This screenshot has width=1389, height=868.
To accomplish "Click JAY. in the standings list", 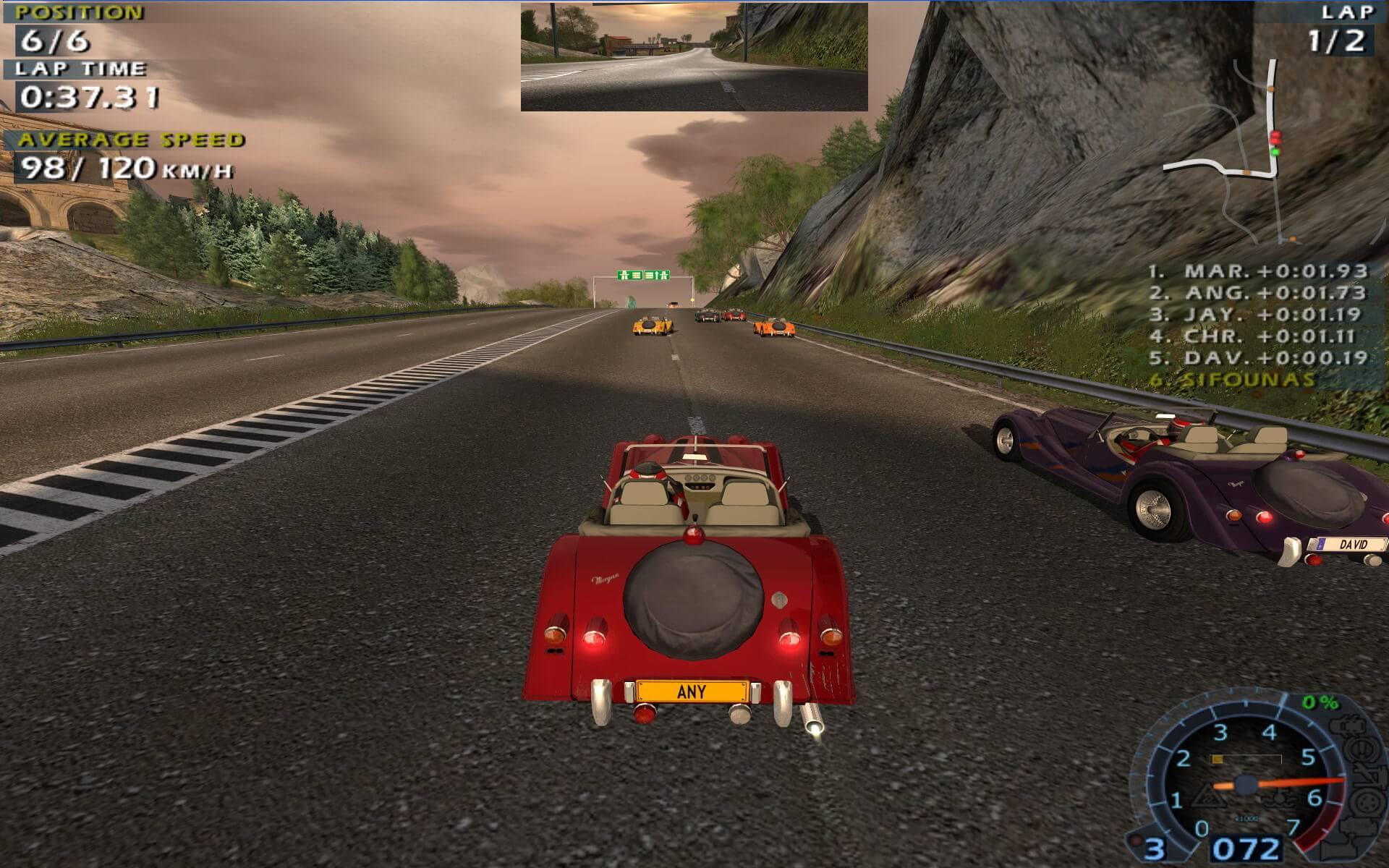I will click(x=1257, y=315).
